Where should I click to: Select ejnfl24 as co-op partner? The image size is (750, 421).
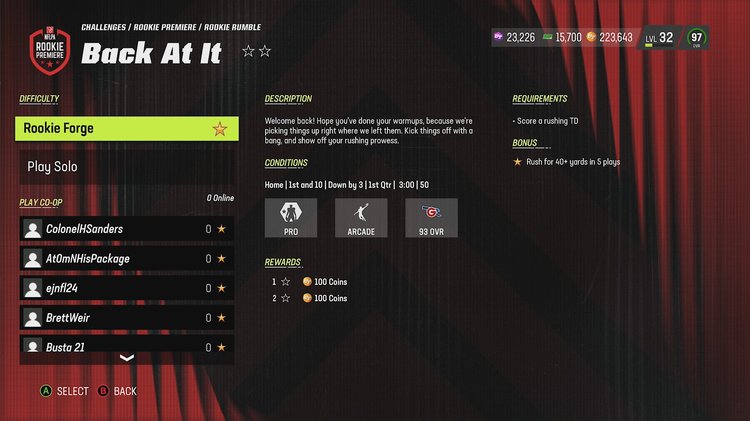click(126, 288)
